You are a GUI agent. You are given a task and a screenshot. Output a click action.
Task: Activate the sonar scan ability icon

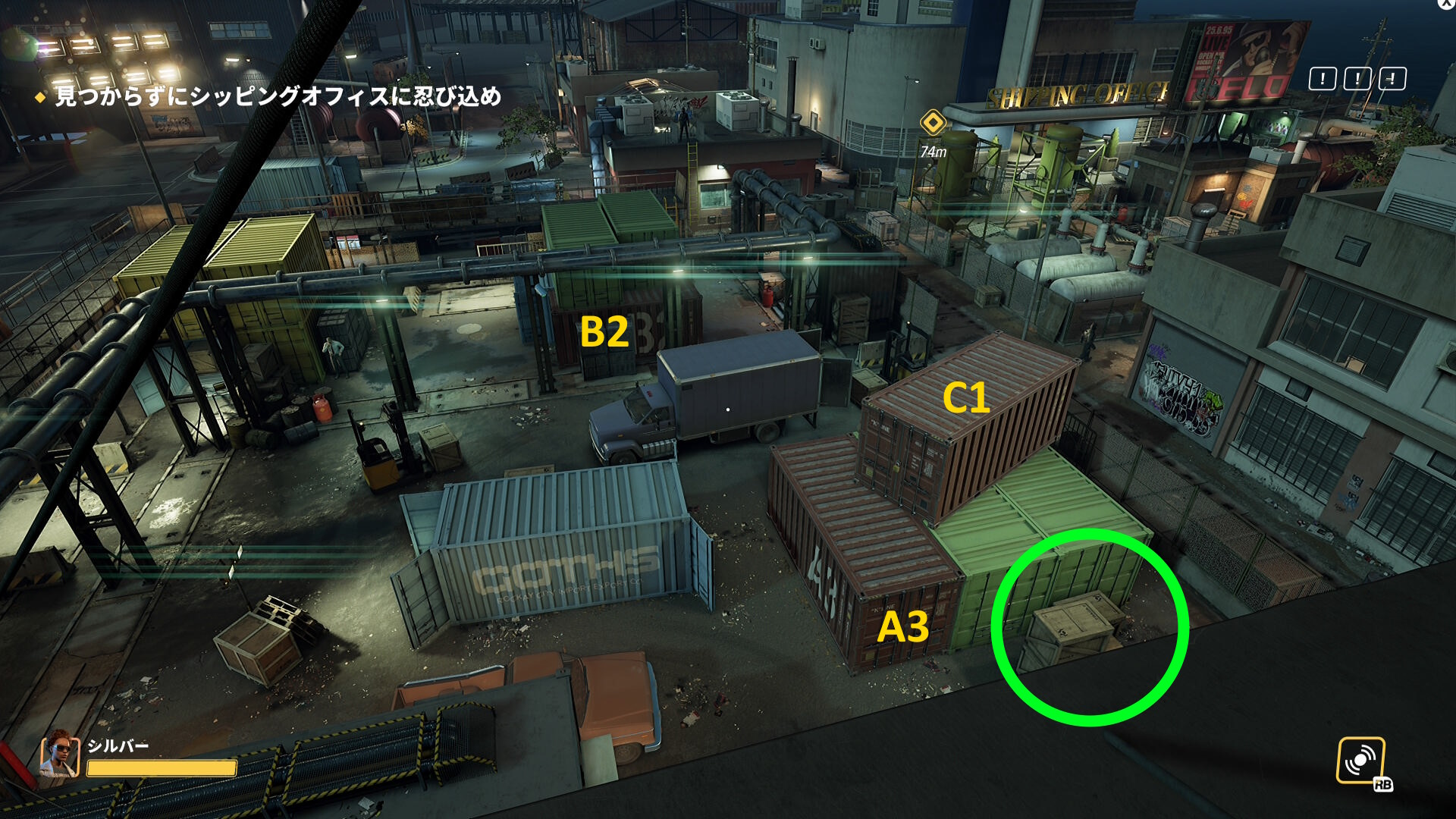tap(1360, 760)
